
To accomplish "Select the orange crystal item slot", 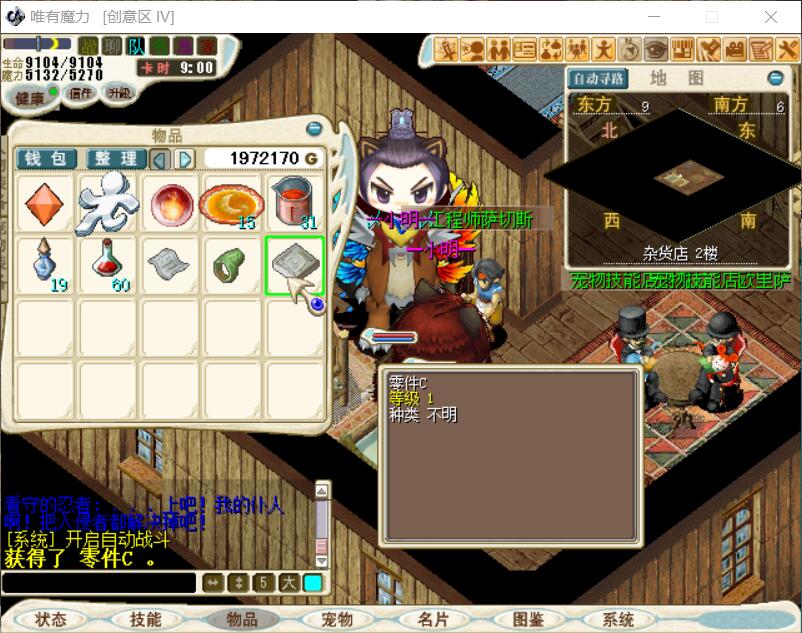I will click(x=44, y=204).
